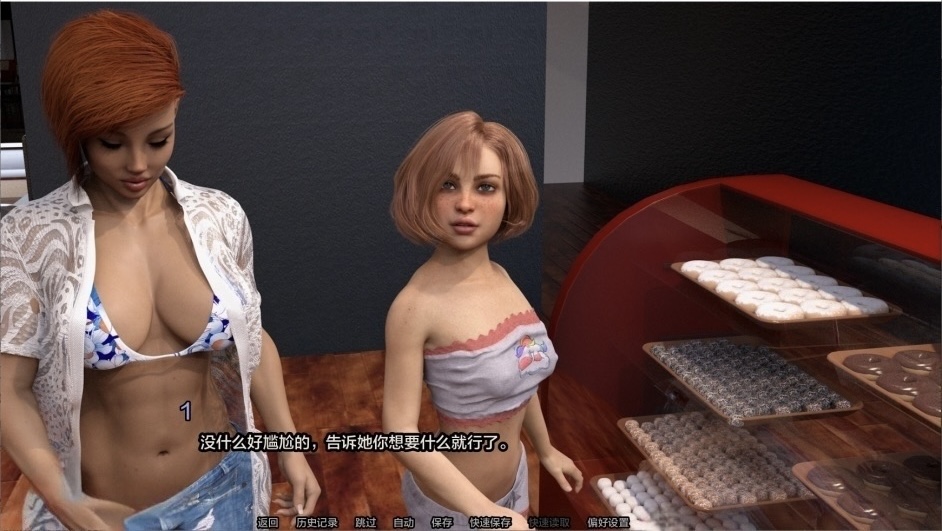The image size is (942, 531).
Task: Toggle 自动 auto-advance mode
Action: point(404,522)
